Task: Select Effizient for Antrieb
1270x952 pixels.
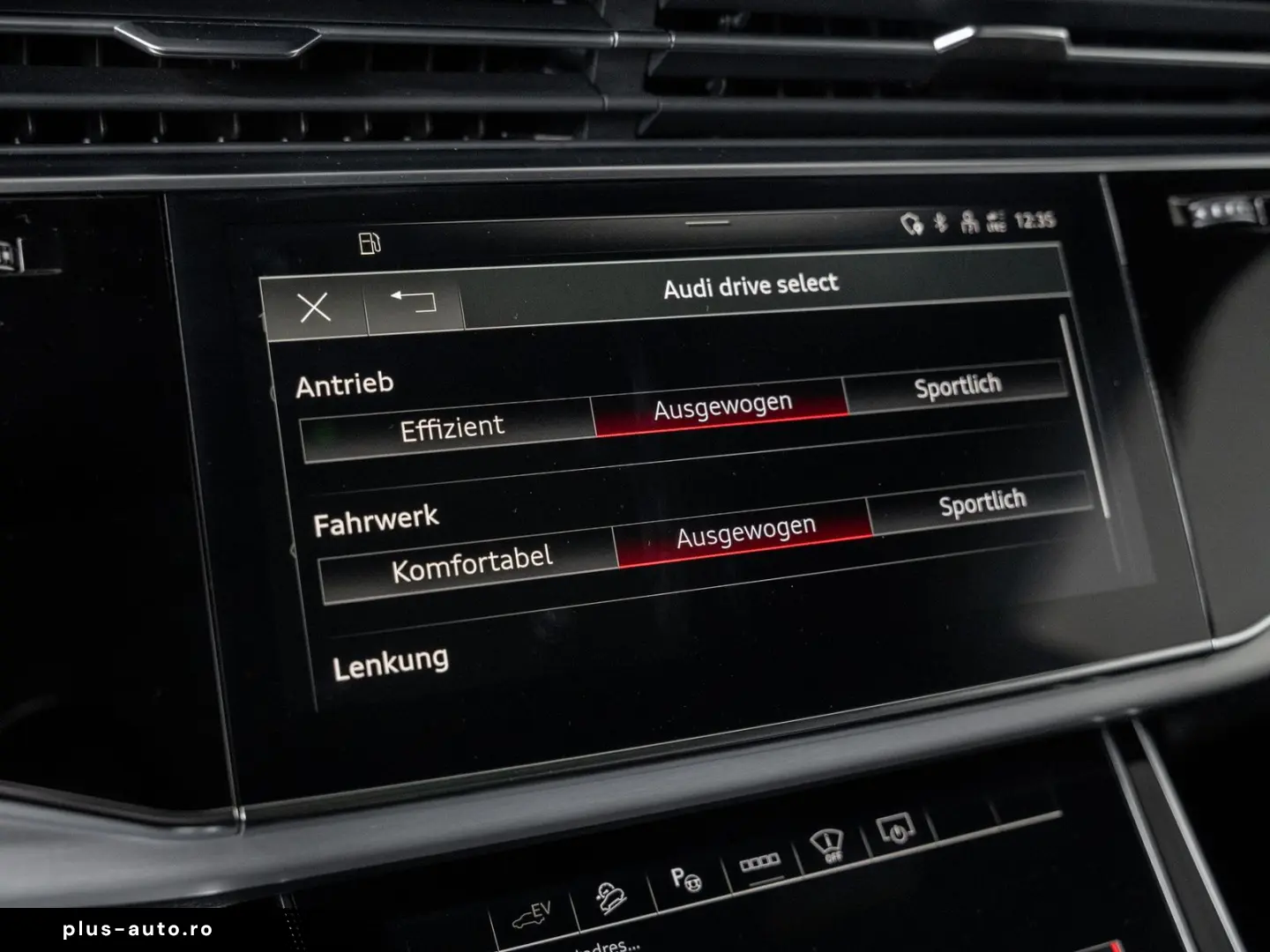Action: (x=452, y=426)
